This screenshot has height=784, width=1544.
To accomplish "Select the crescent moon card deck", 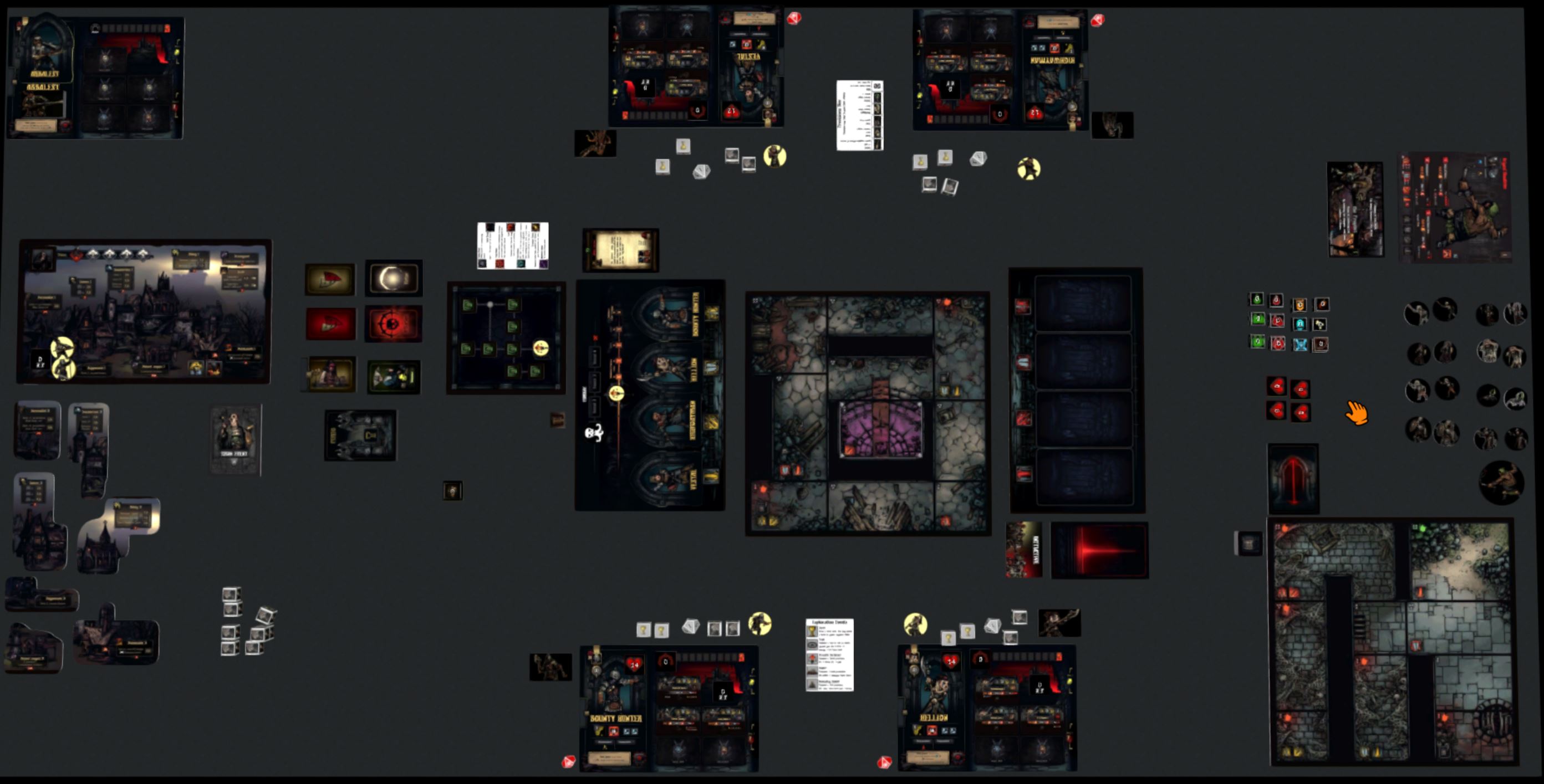I will (393, 279).
